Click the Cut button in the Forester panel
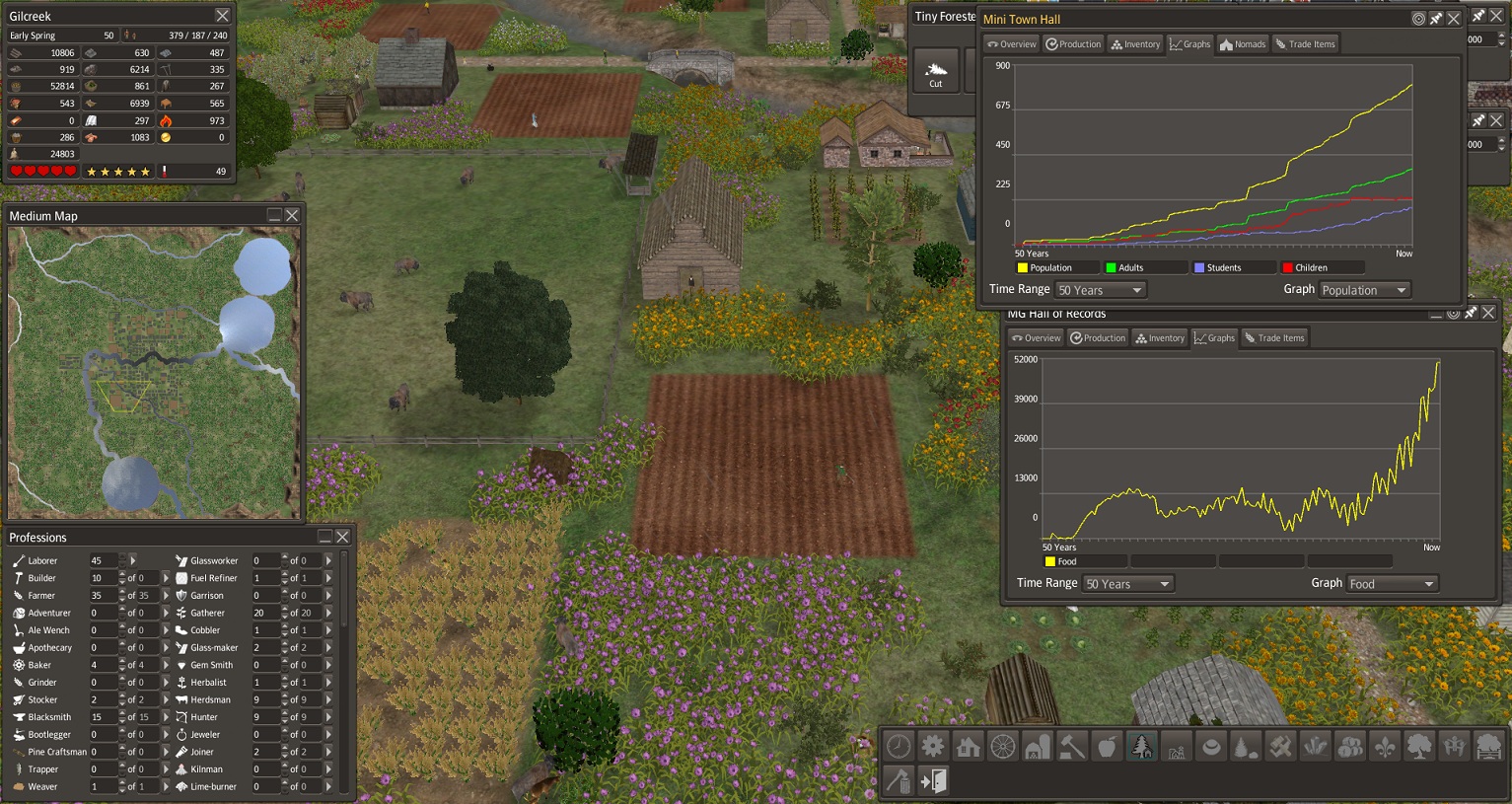This screenshot has width=1512, height=804. [x=935, y=72]
